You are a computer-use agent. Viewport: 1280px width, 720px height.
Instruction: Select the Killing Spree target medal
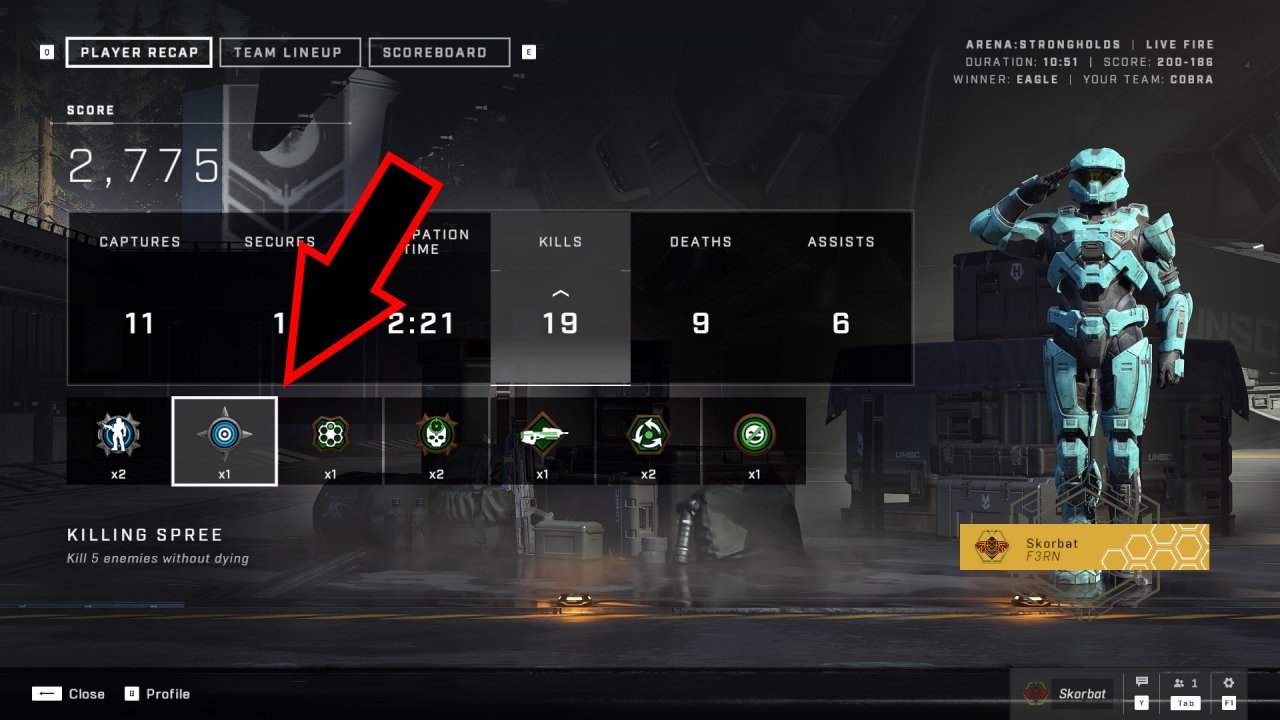[224, 440]
